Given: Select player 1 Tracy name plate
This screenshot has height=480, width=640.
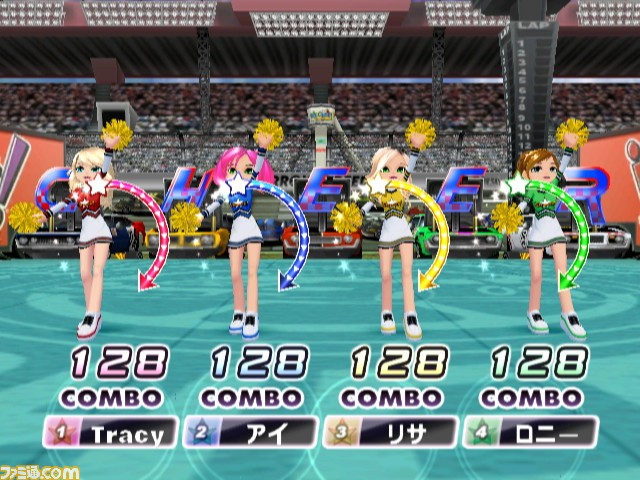Looking at the screenshot, I should pyautogui.click(x=110, y=433).
